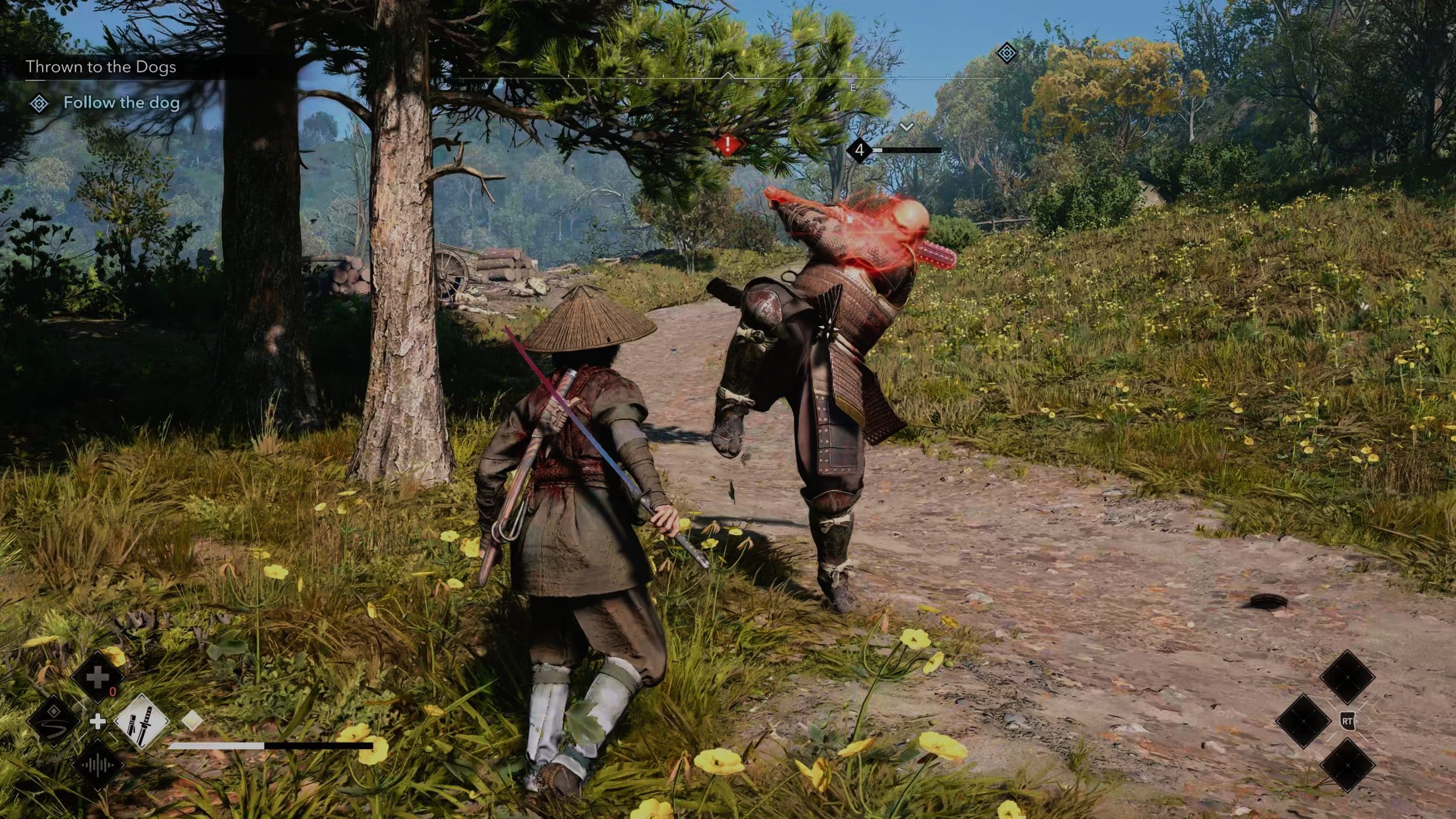Select the healing ration cross slot
1456x819 pixels.
tap(97, 677)
